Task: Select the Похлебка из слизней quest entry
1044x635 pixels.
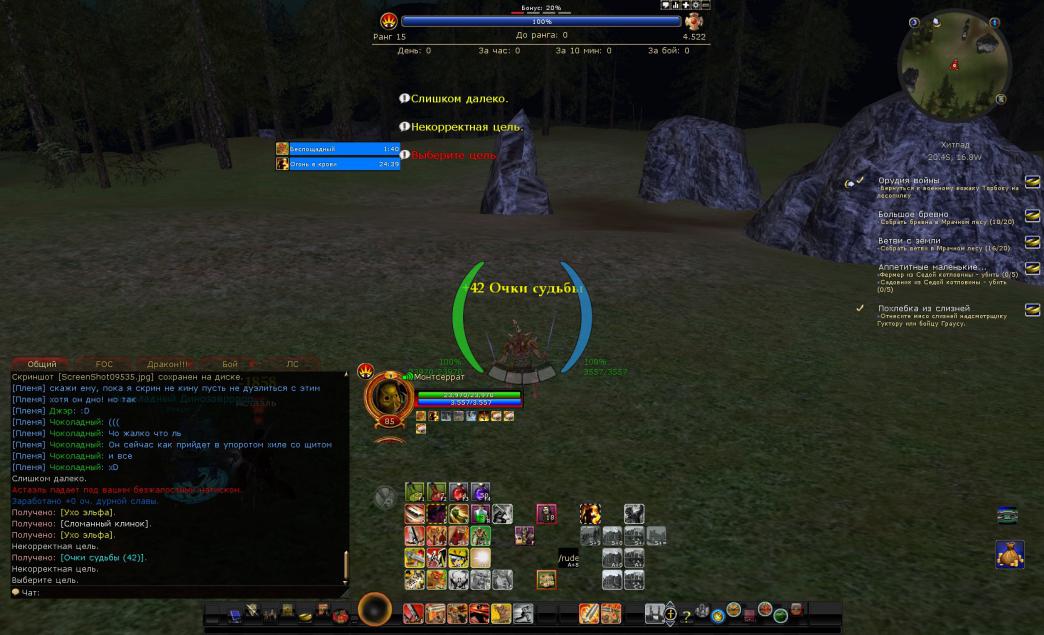Action: pyautogui.click(x=923, y=308)
